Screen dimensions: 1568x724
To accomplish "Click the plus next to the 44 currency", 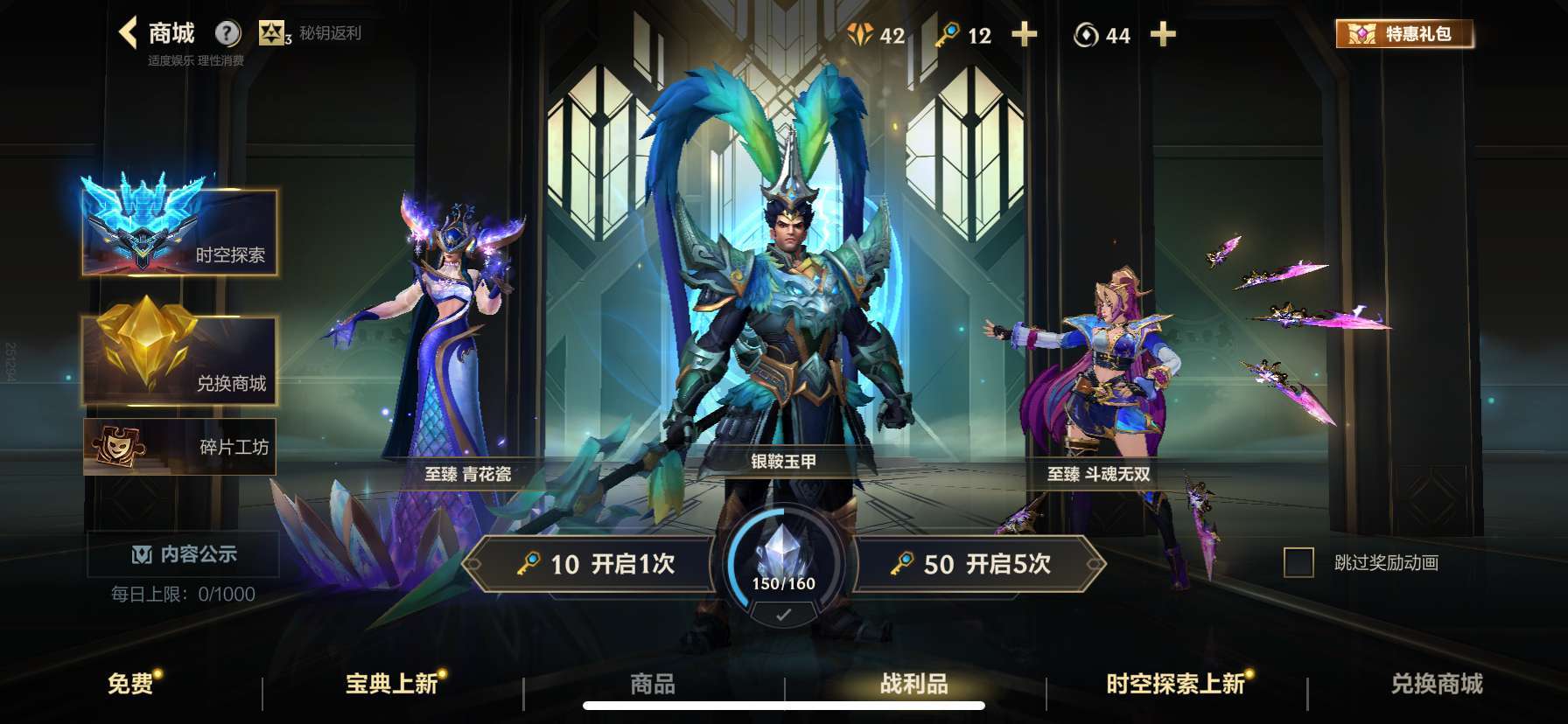I will tap(1163, 36).
